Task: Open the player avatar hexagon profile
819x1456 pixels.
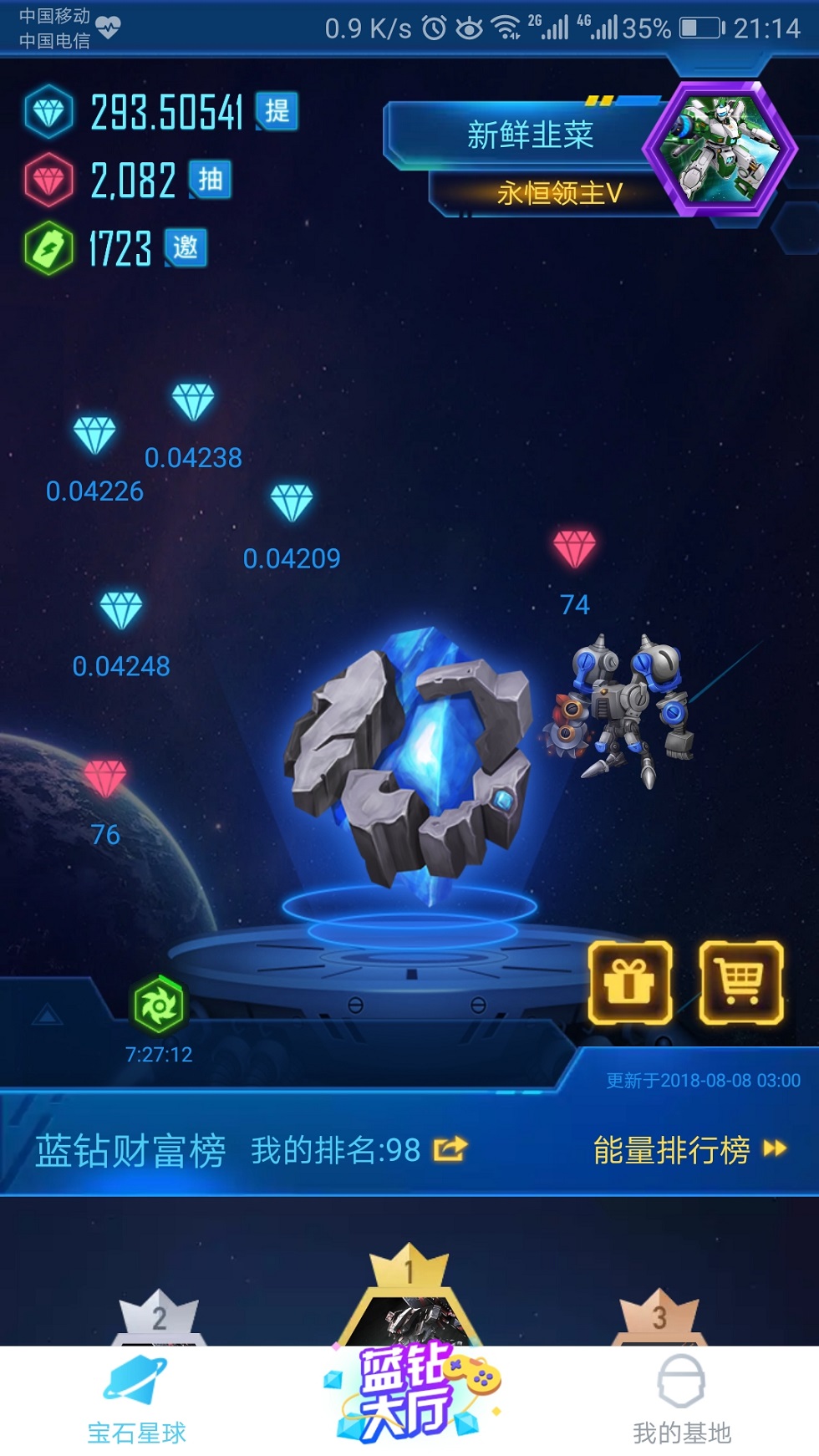Action: pyautogui.click(x=719, y=148)
